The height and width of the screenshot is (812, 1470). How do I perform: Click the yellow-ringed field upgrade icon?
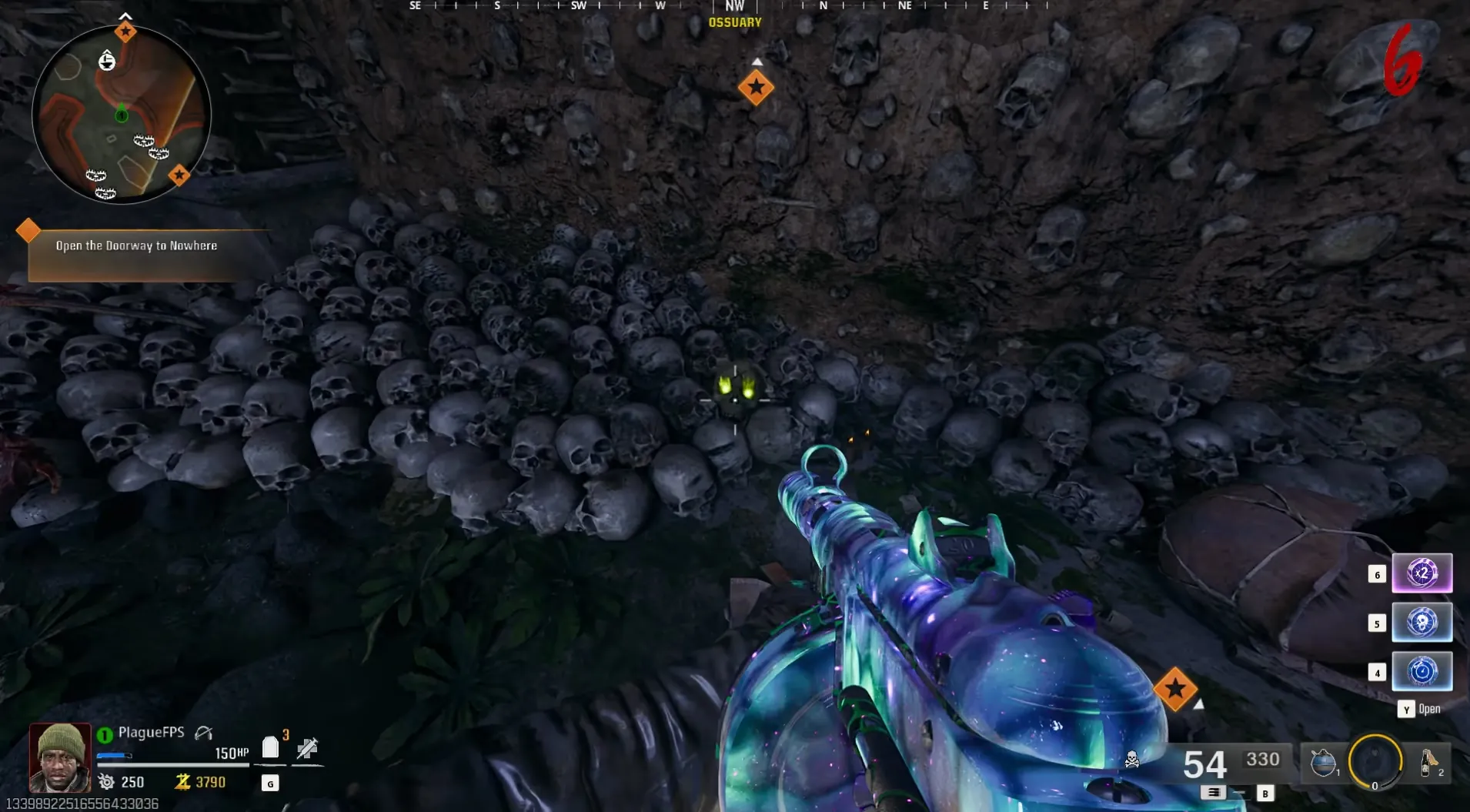pyautogui.click(x=1375, y=762)
